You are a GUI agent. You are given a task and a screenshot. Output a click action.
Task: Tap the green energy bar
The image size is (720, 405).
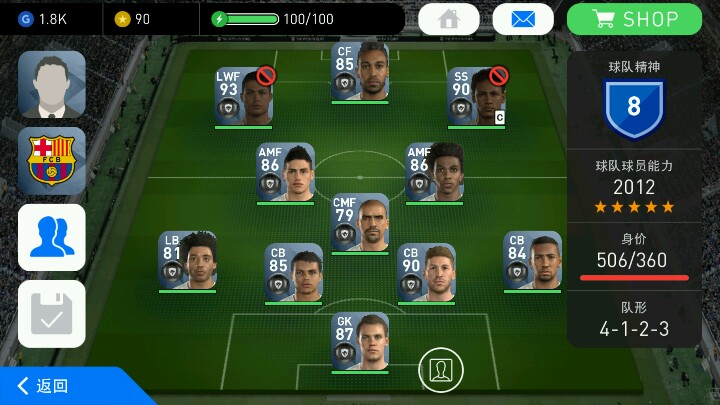click(243, 19)
